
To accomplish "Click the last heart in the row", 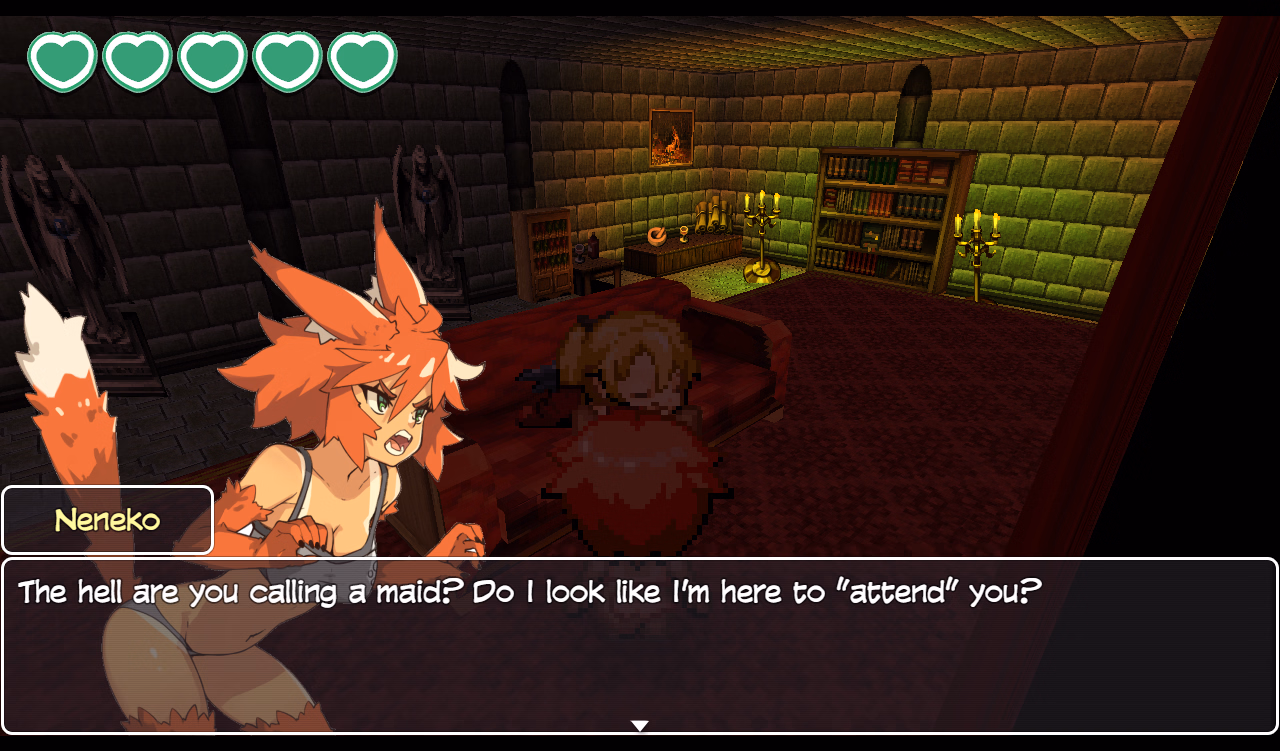I will pyautogui.click(x=361, y=59).
